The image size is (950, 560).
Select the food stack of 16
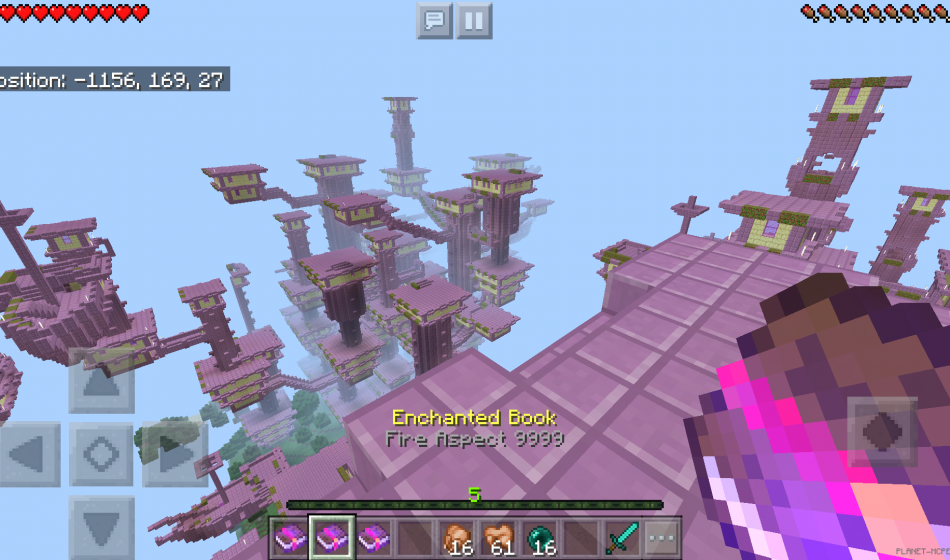[458, 537]
